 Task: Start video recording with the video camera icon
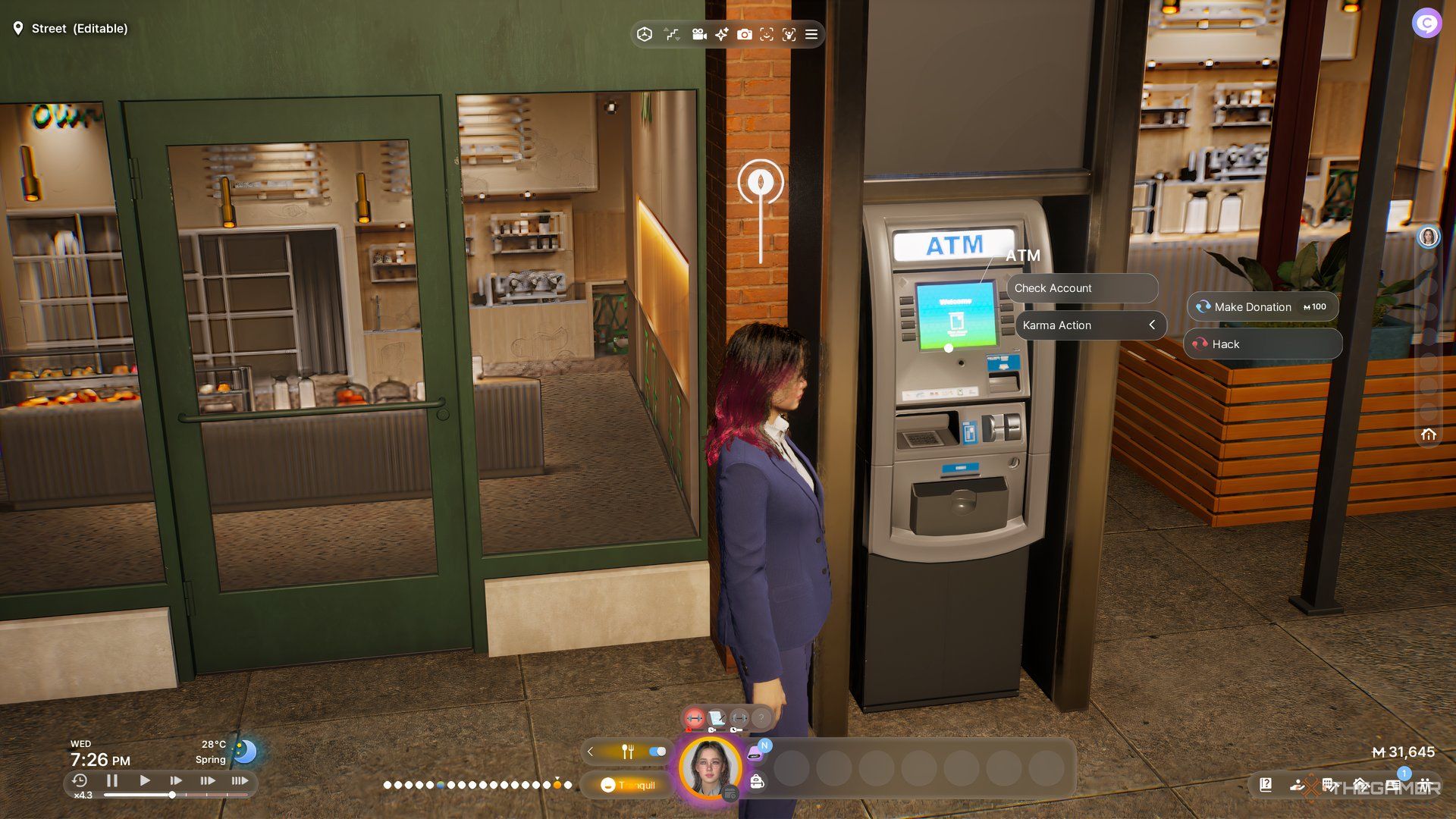pyautogui.click(x=699, y=34)
